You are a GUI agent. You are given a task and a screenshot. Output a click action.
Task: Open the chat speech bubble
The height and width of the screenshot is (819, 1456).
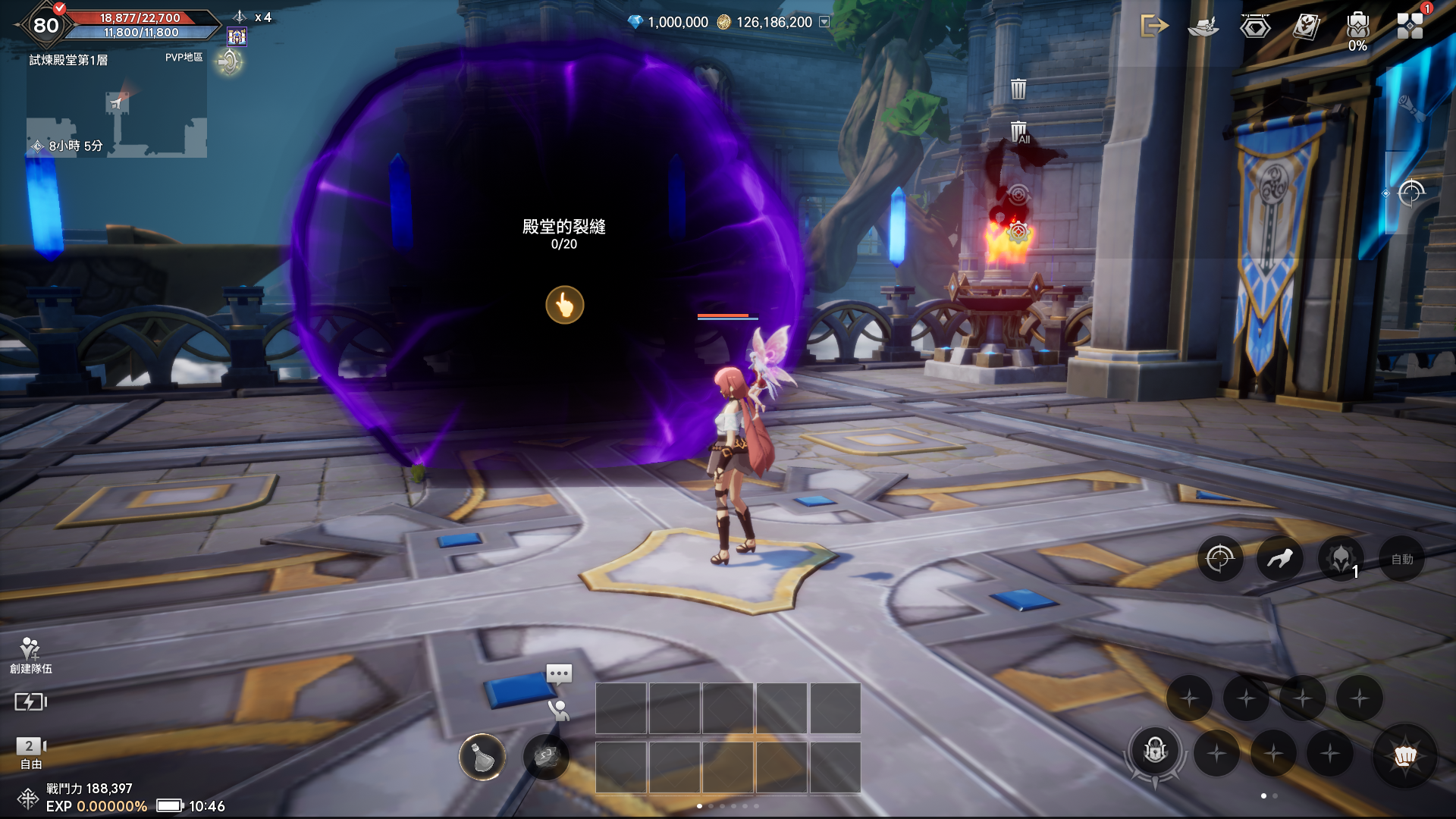coord(559,673)
